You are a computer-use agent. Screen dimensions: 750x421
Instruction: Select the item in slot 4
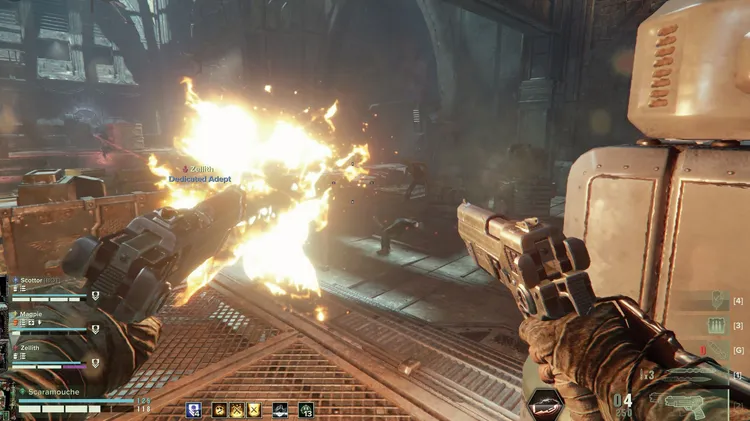coord(717,301)
